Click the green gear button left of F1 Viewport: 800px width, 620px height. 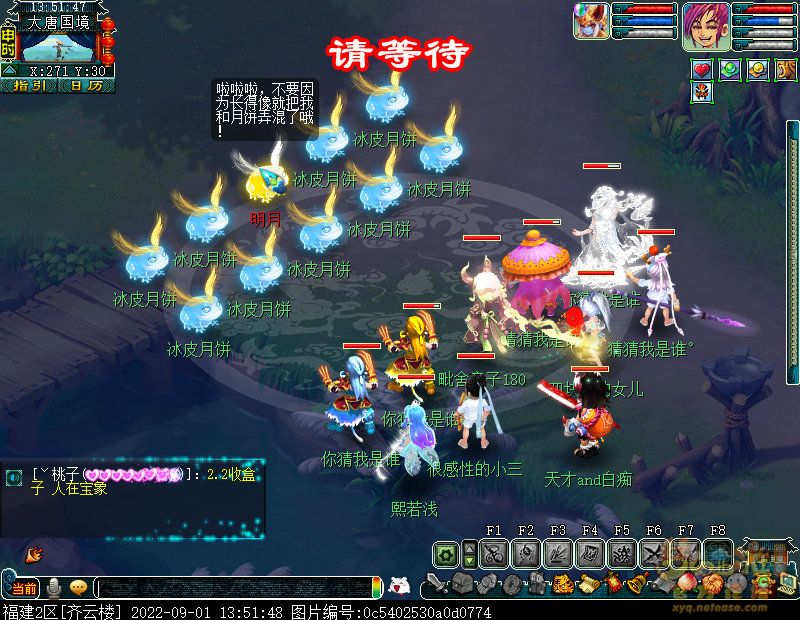click(x=446, y=554)
